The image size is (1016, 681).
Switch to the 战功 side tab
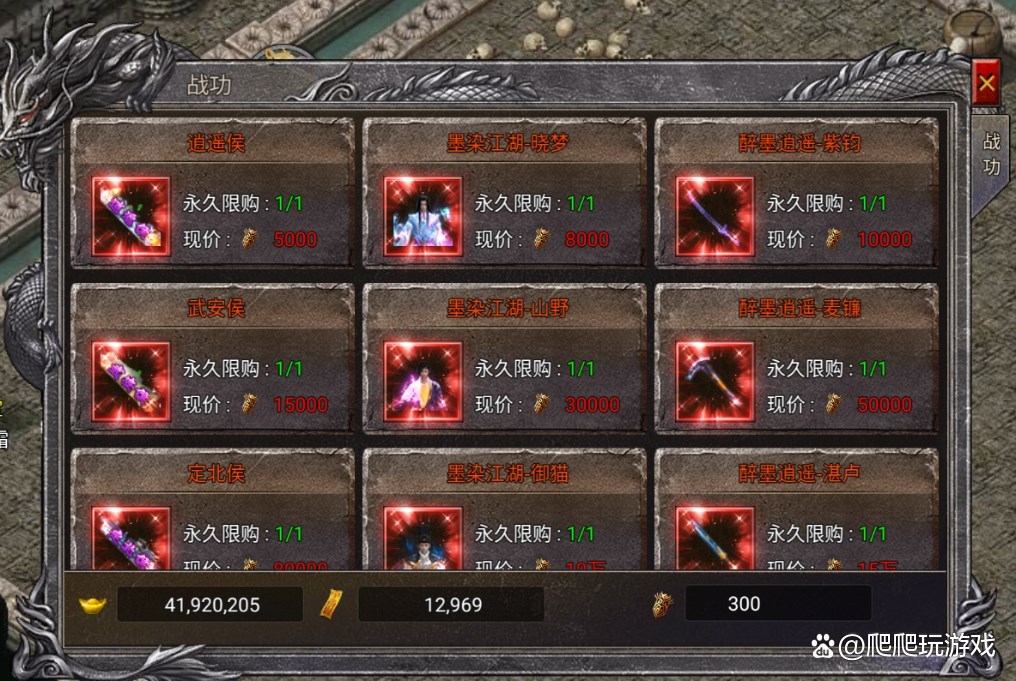(x=990, y=154)
